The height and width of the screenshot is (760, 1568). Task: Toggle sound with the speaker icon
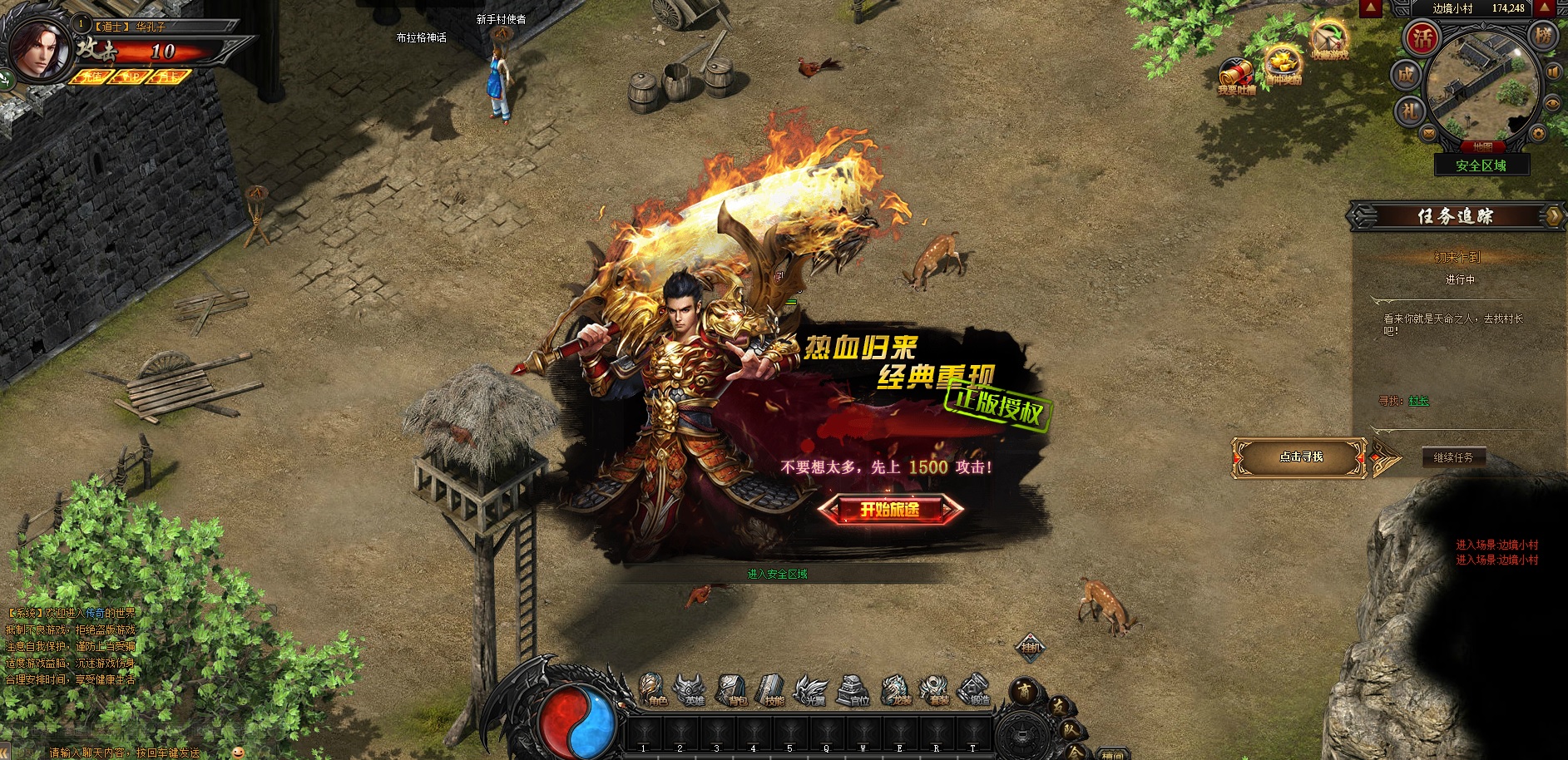(x=1553, y=72)
